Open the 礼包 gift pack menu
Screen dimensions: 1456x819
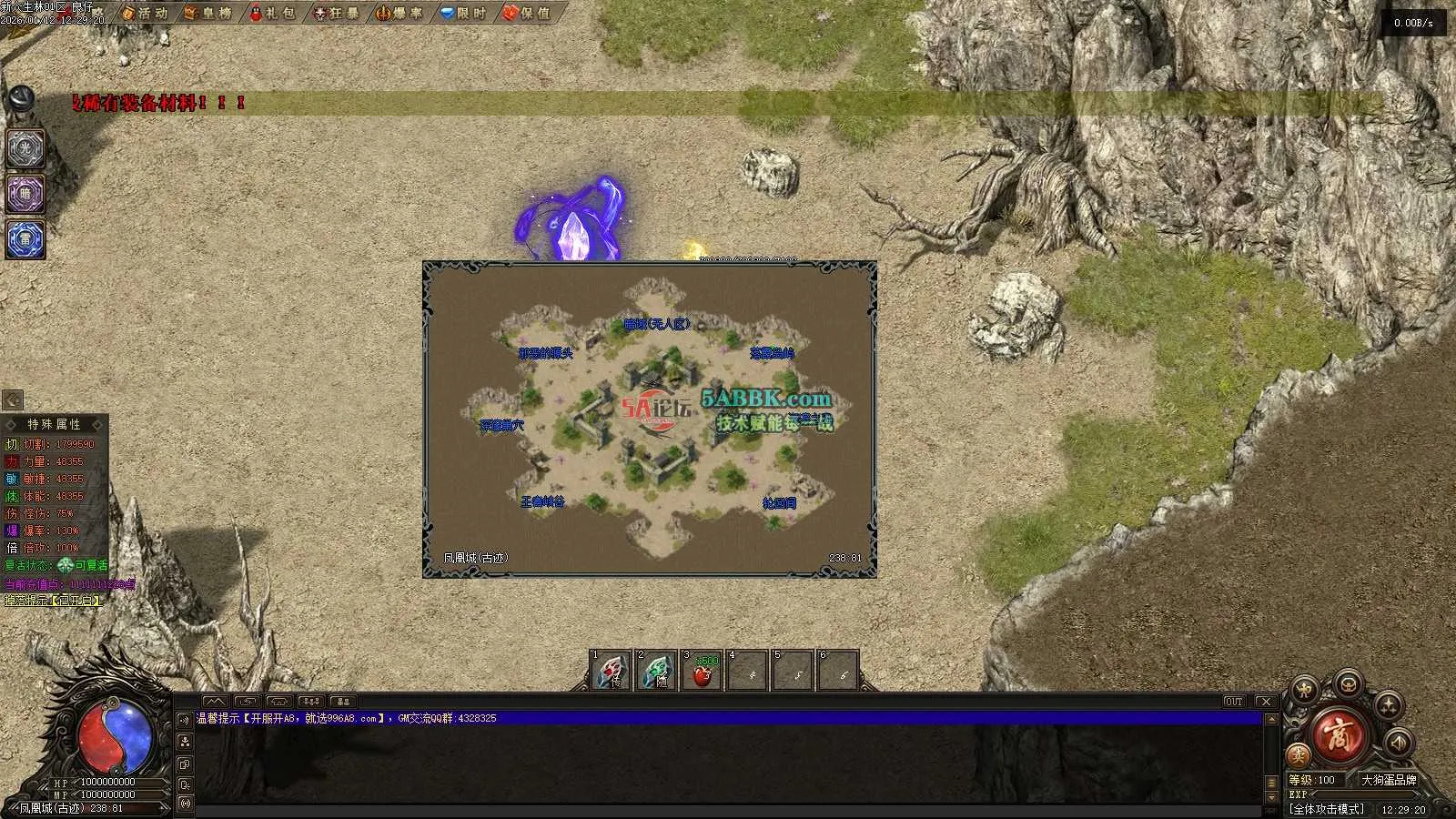[273, 13]
